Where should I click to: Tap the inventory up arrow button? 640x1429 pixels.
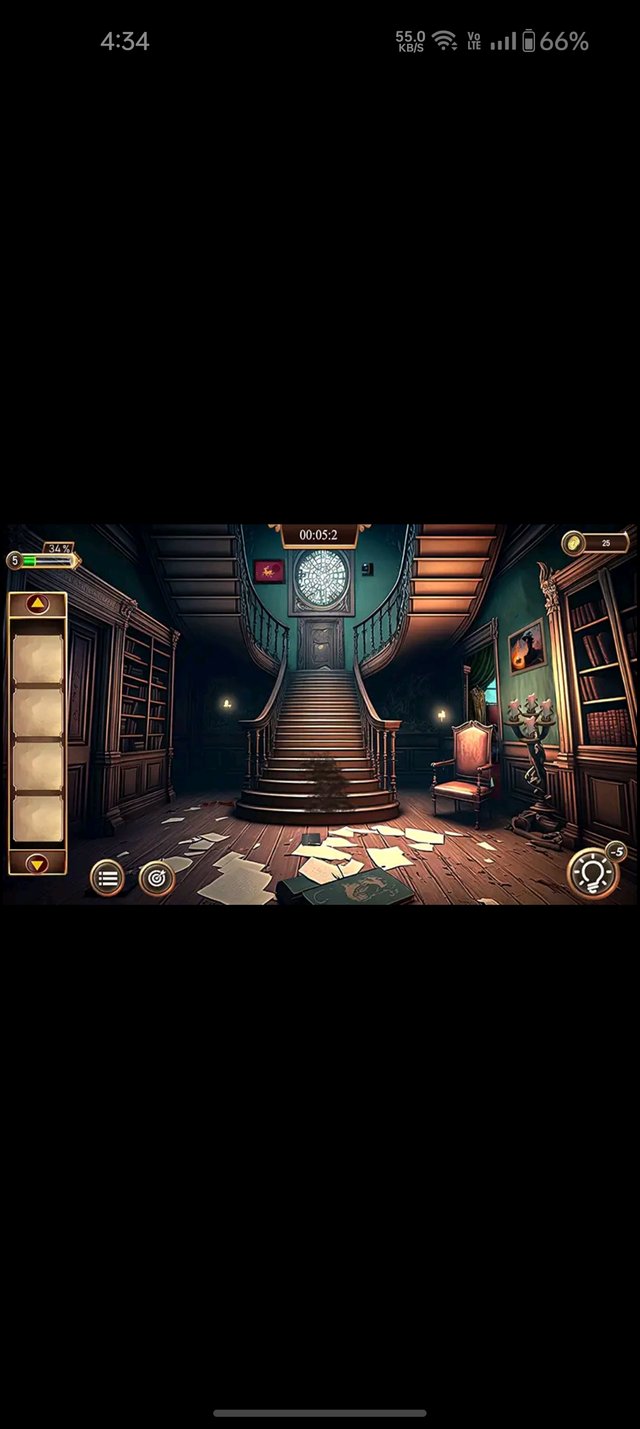pyautogui.click(x=37, y=604)
